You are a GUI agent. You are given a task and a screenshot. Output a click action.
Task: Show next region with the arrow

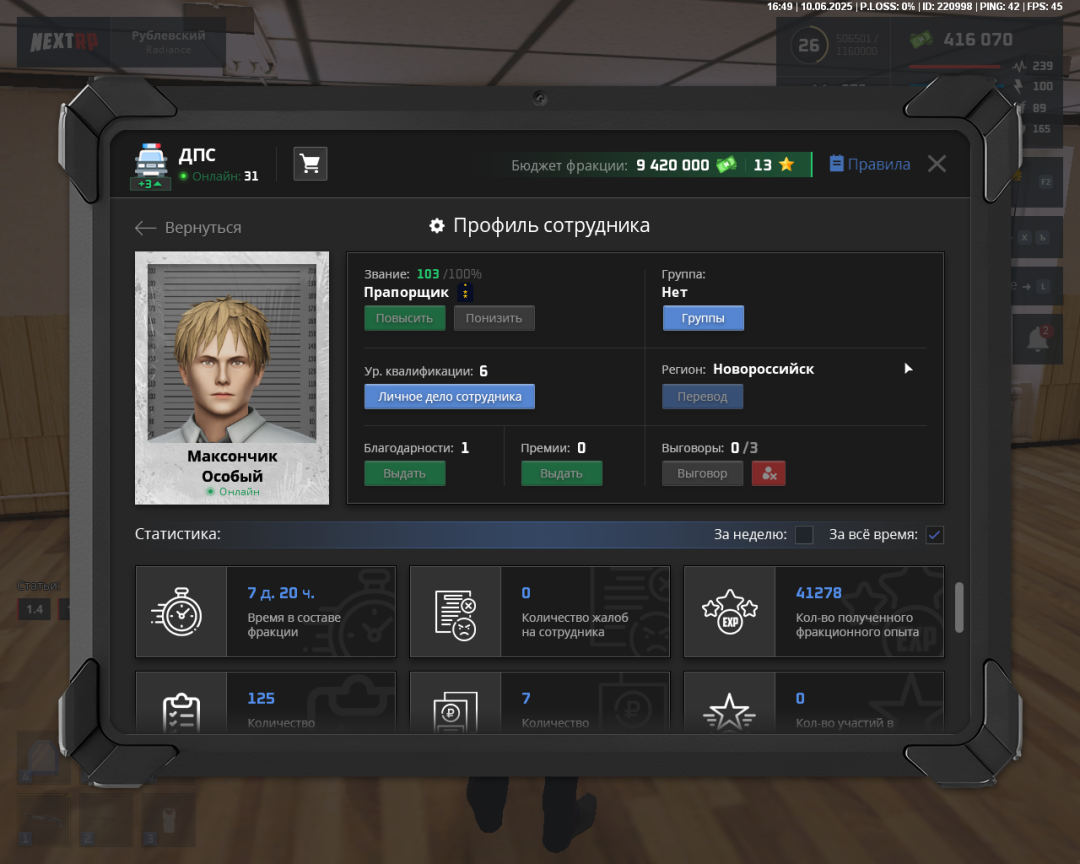(908, 369)
